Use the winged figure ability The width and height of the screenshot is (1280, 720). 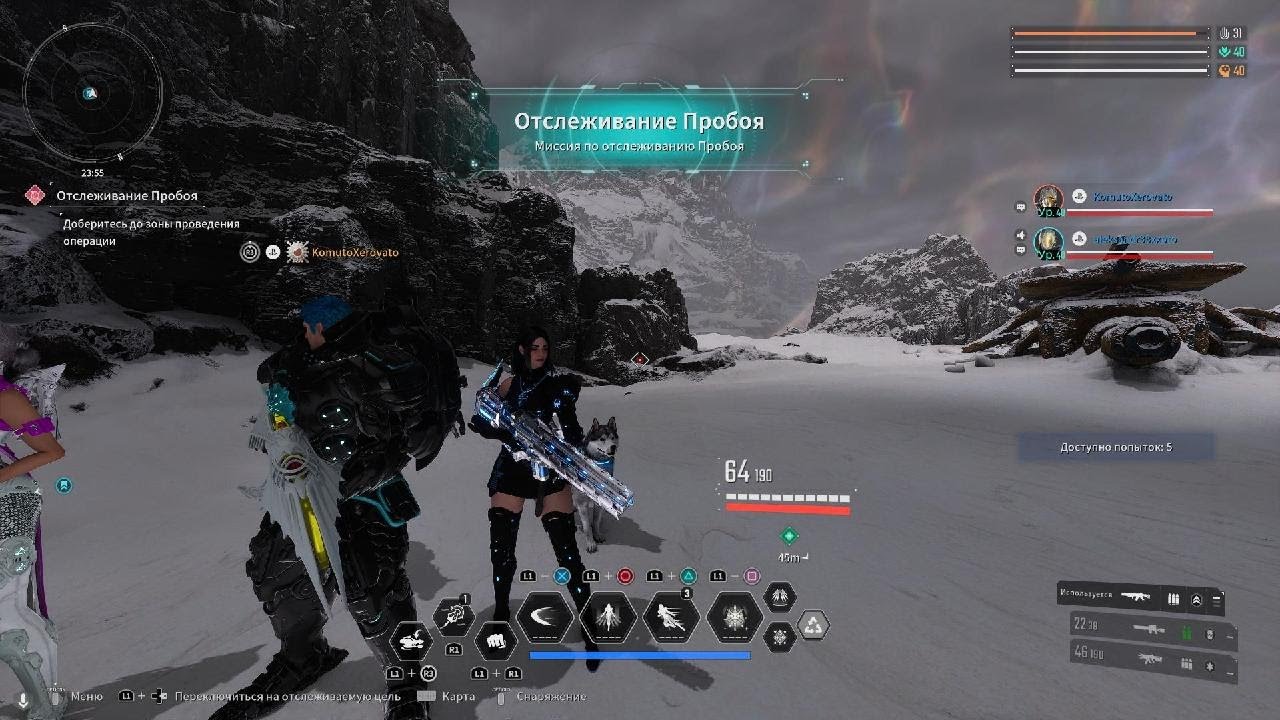point(608,618)
